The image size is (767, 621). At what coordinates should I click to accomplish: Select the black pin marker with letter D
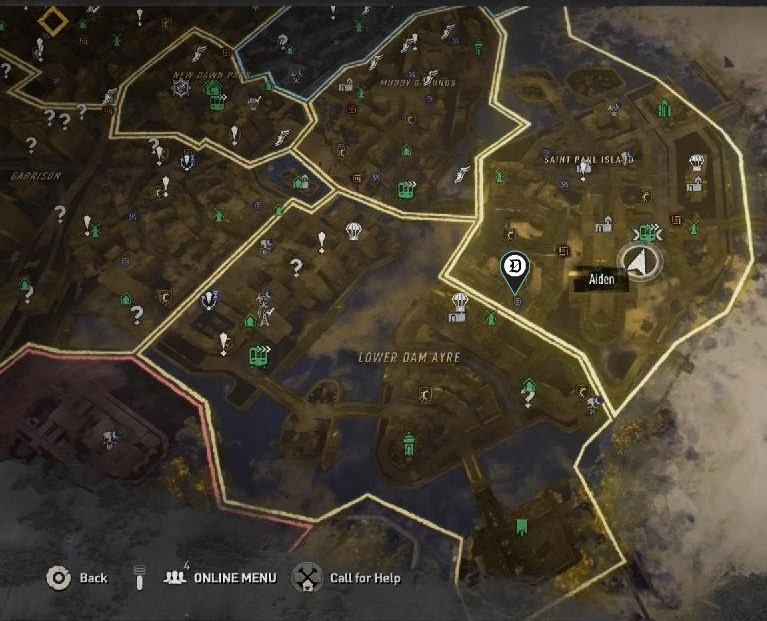click(x=514, y=268)
